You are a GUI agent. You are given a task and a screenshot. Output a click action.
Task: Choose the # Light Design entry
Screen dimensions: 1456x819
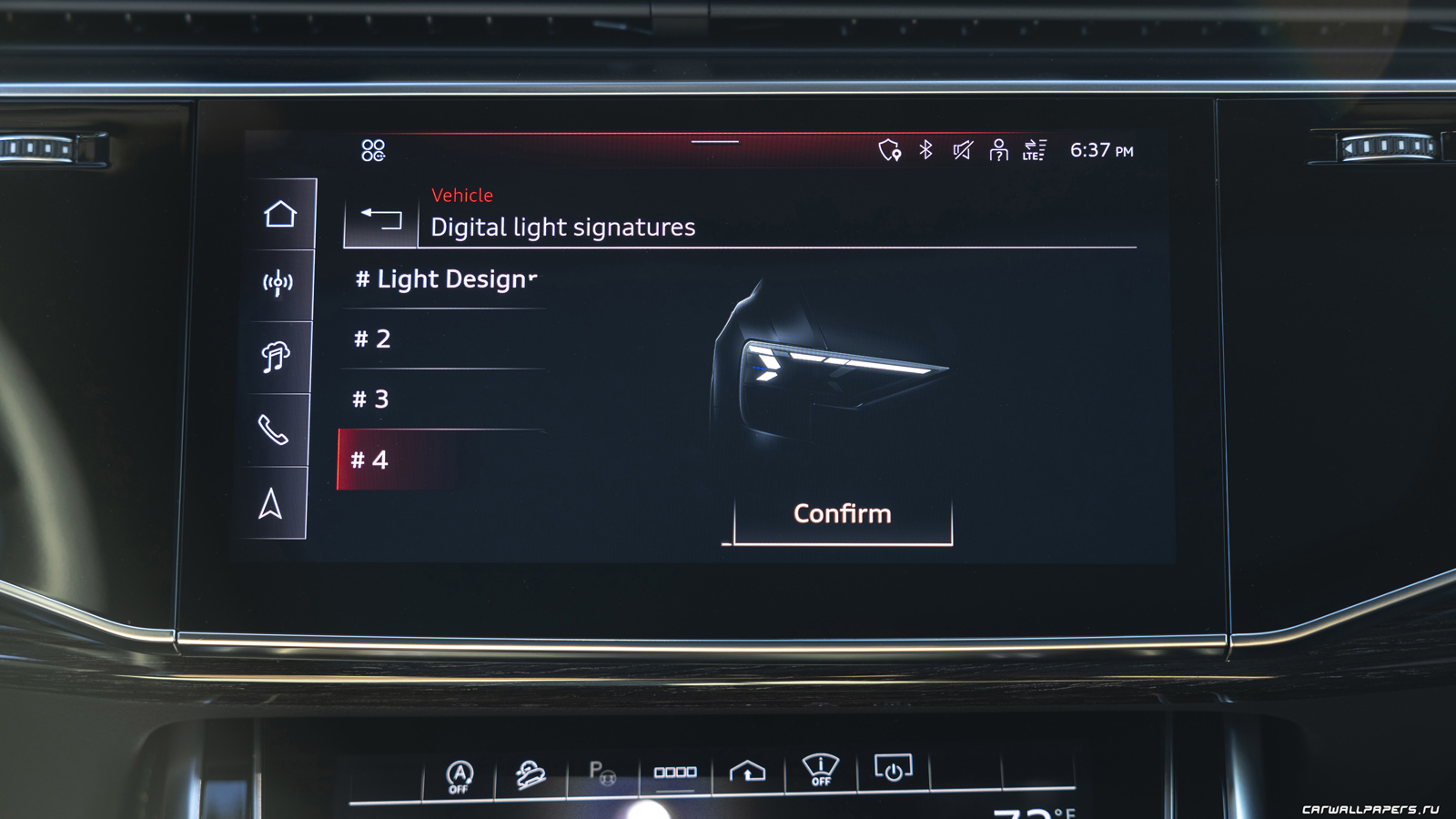(445, 279)
